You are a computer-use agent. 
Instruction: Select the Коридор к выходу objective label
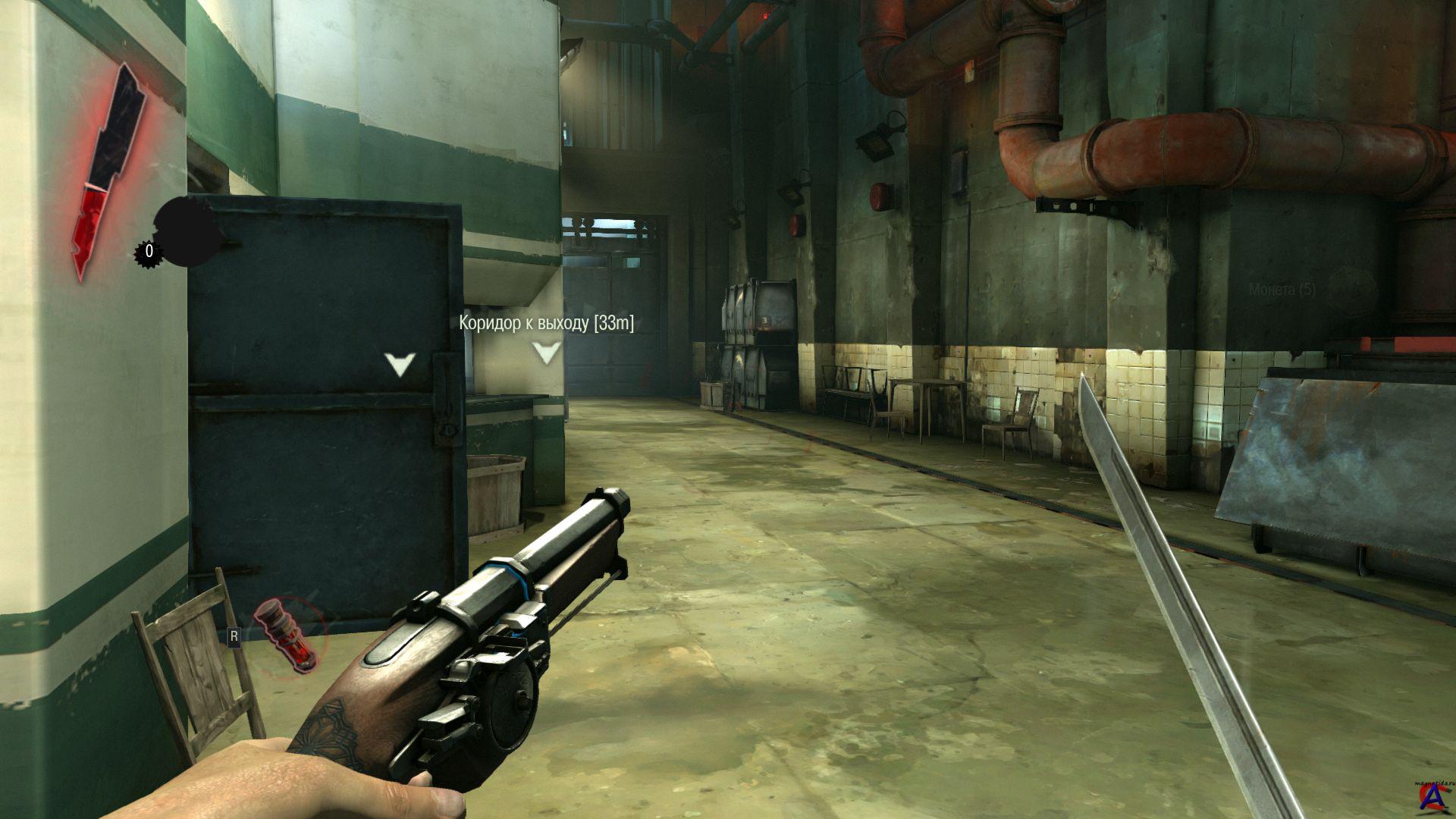point(546,324)
